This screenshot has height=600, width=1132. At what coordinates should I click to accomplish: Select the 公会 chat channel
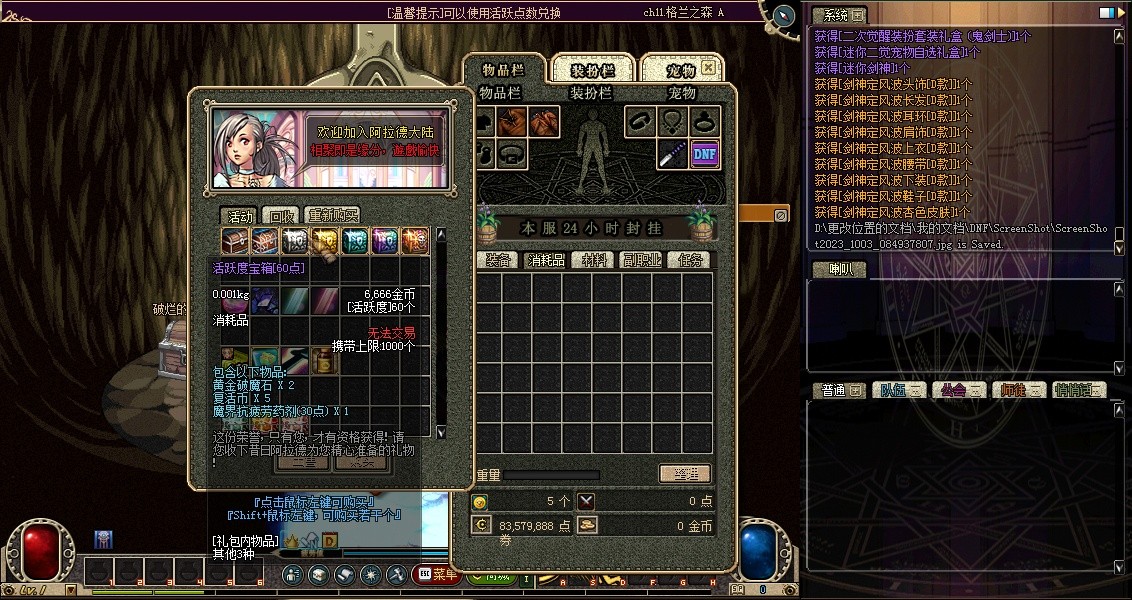click(959, 390)
